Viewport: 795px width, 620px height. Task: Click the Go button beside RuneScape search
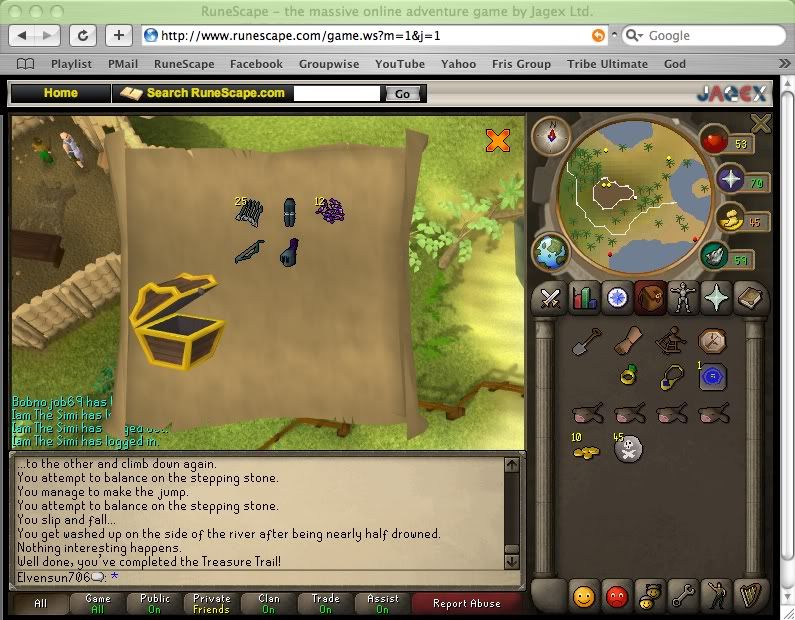(x=402, y=93)
